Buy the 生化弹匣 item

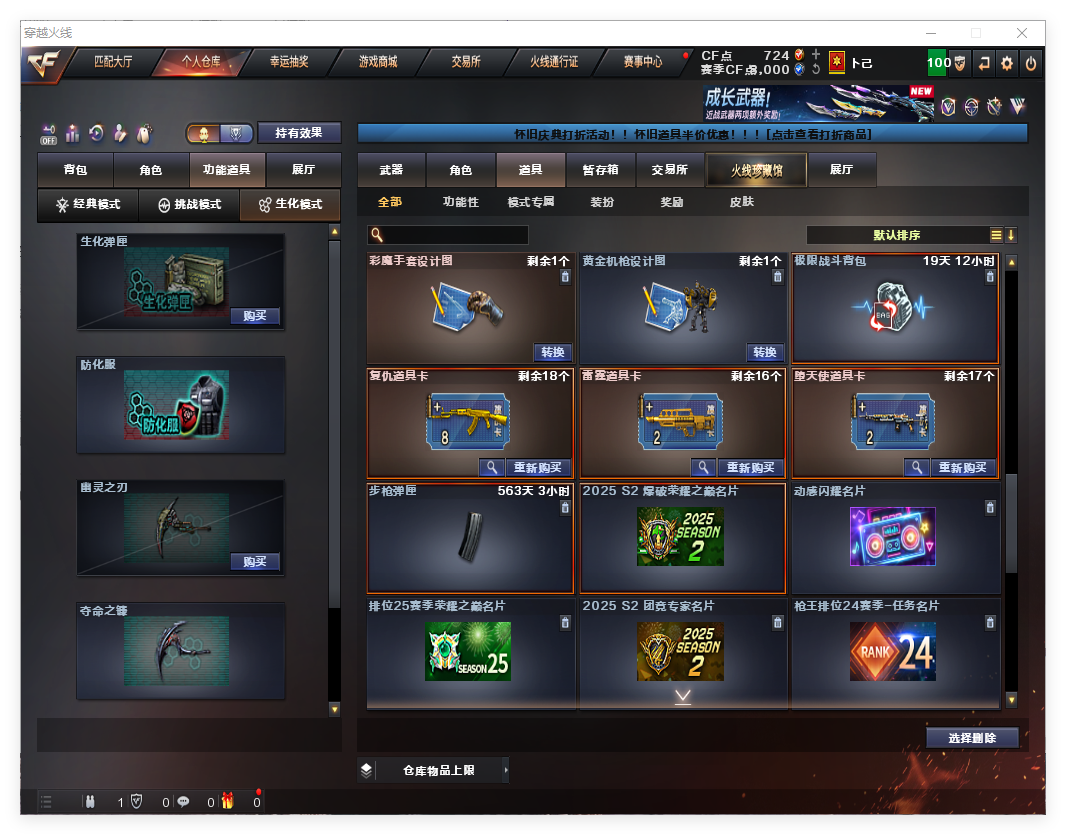254,316
